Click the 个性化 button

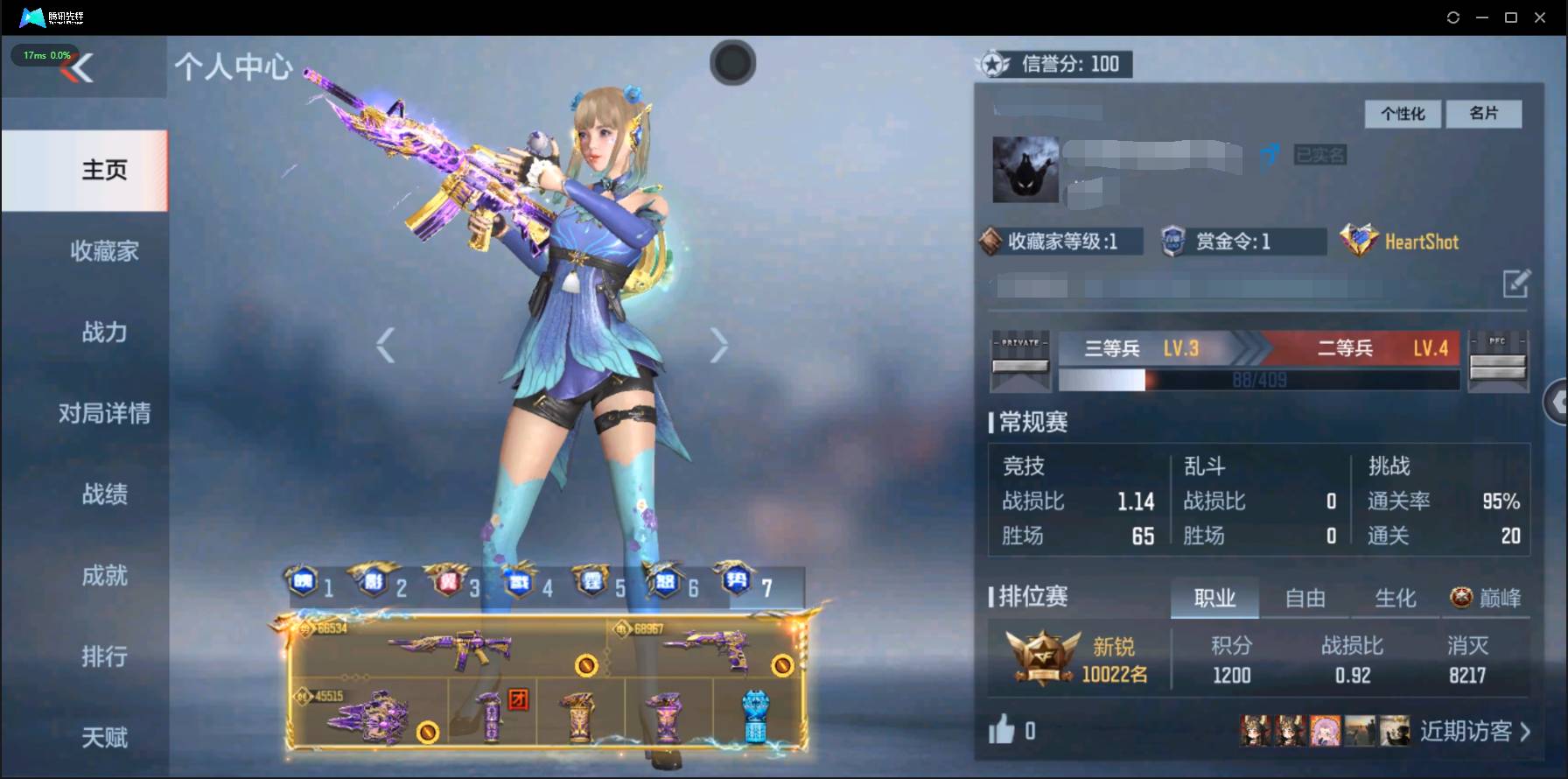point(1402,114)
